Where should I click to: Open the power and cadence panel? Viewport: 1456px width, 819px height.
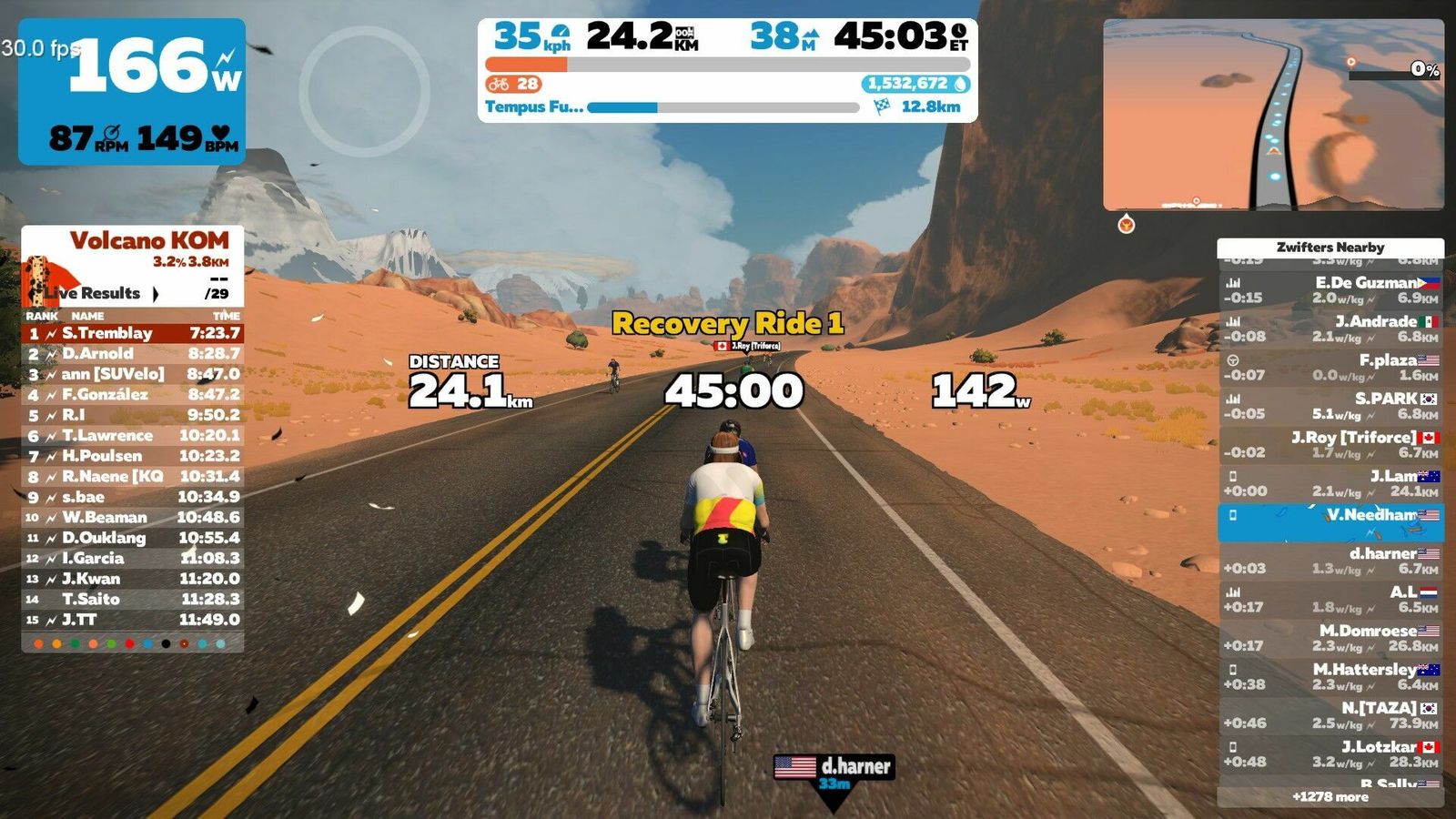tap(132, 91)
